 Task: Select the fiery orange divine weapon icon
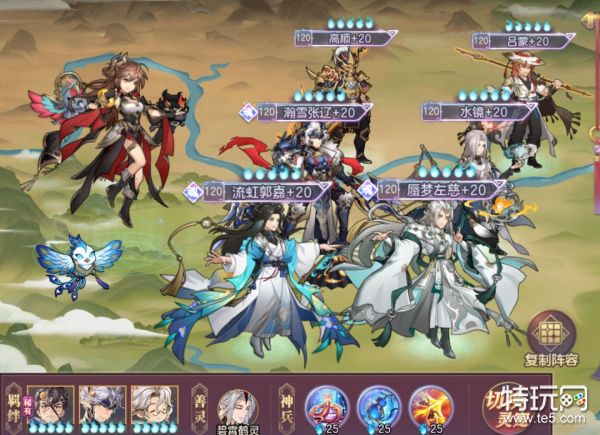[430, 405]
